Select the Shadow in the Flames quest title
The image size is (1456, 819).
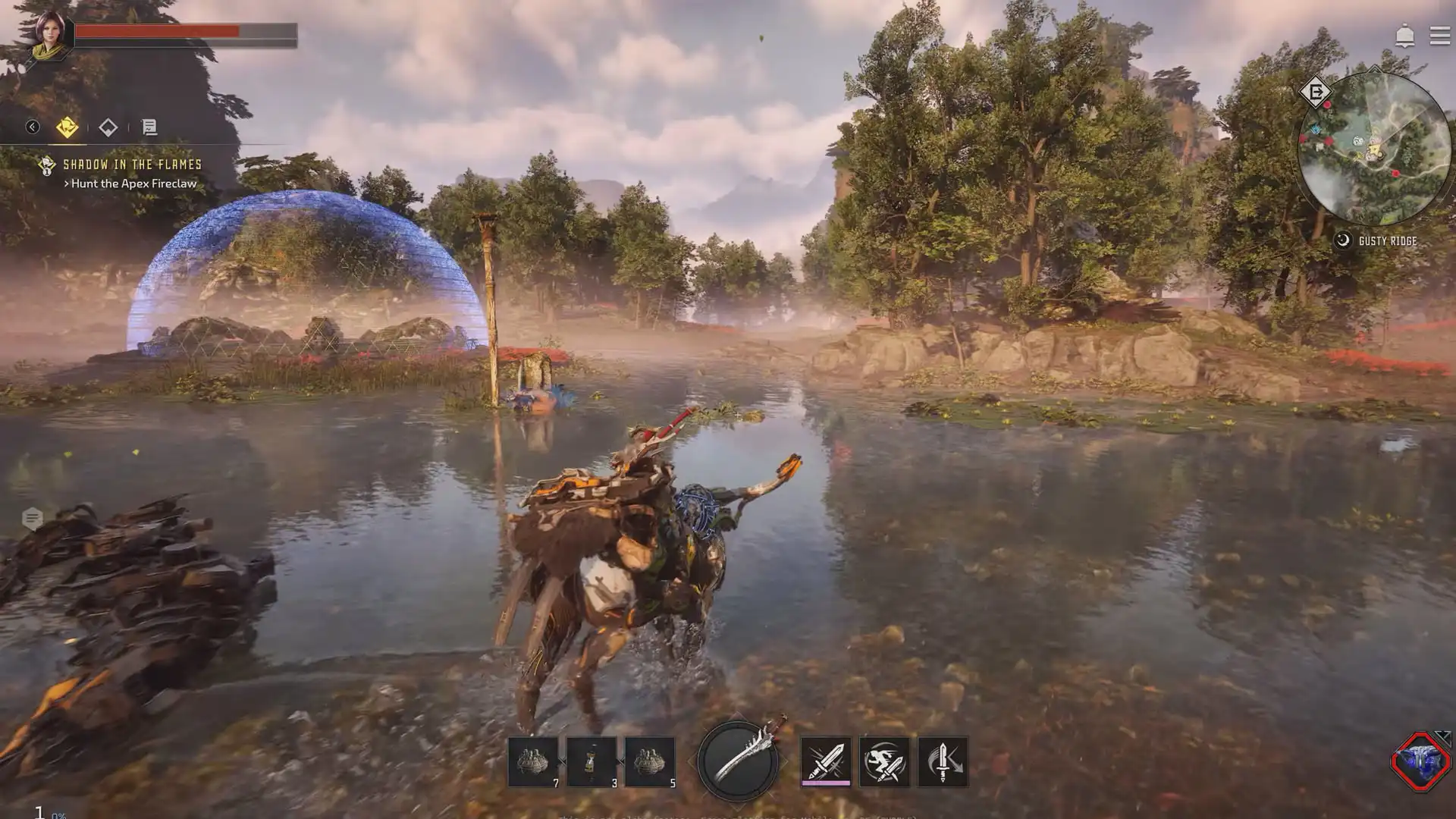(133, 163)
